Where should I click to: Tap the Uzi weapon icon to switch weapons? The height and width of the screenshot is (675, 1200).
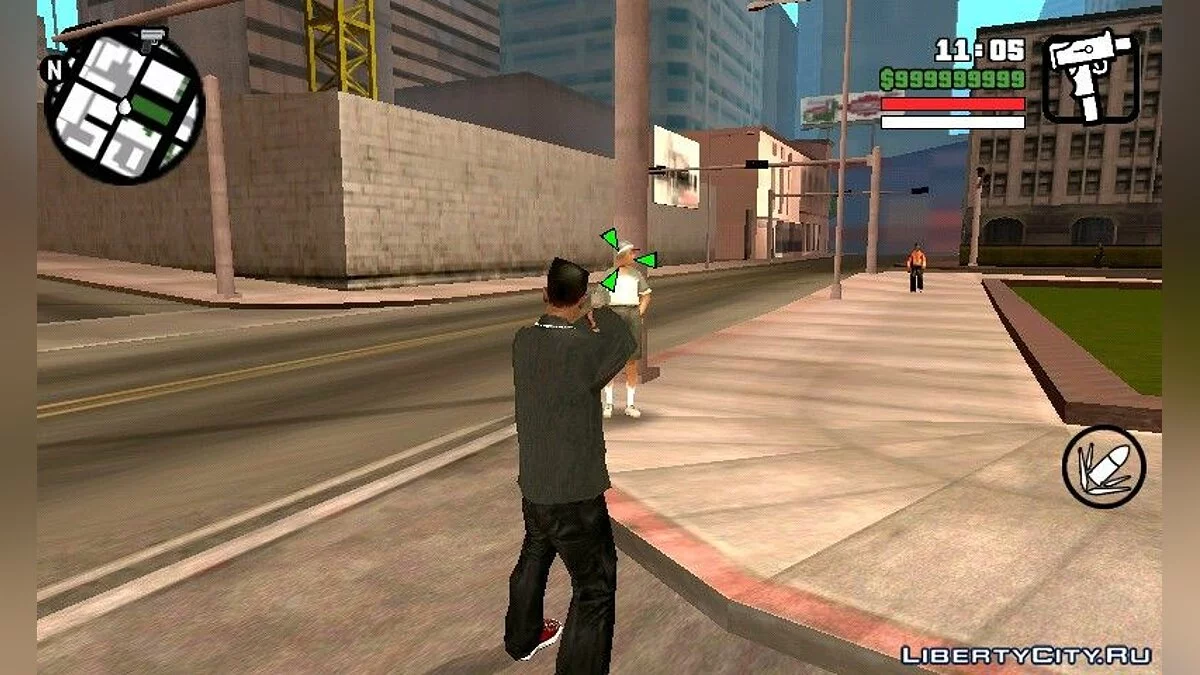1090,78
